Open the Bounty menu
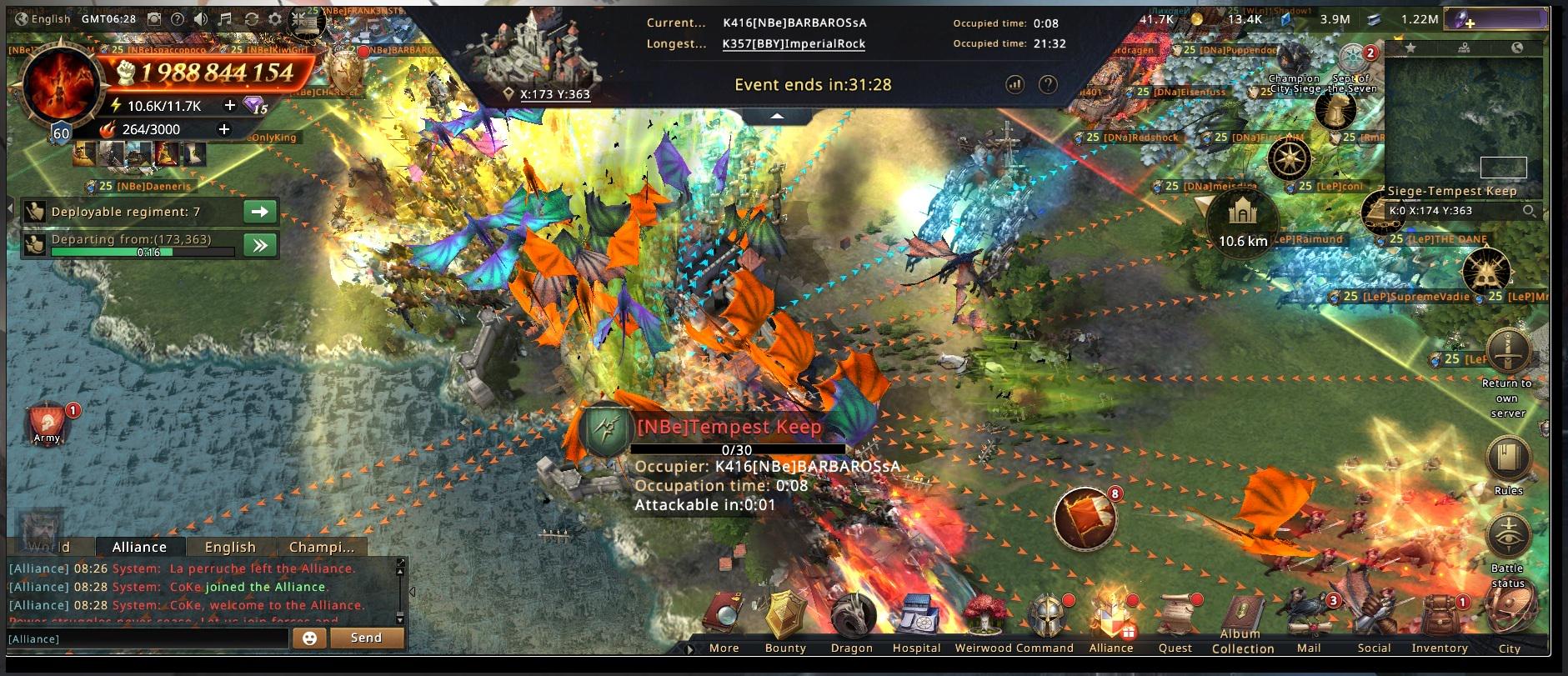The height and width of the screenshot is (676, 1568). pyautogui.click(x=785, y=619)
